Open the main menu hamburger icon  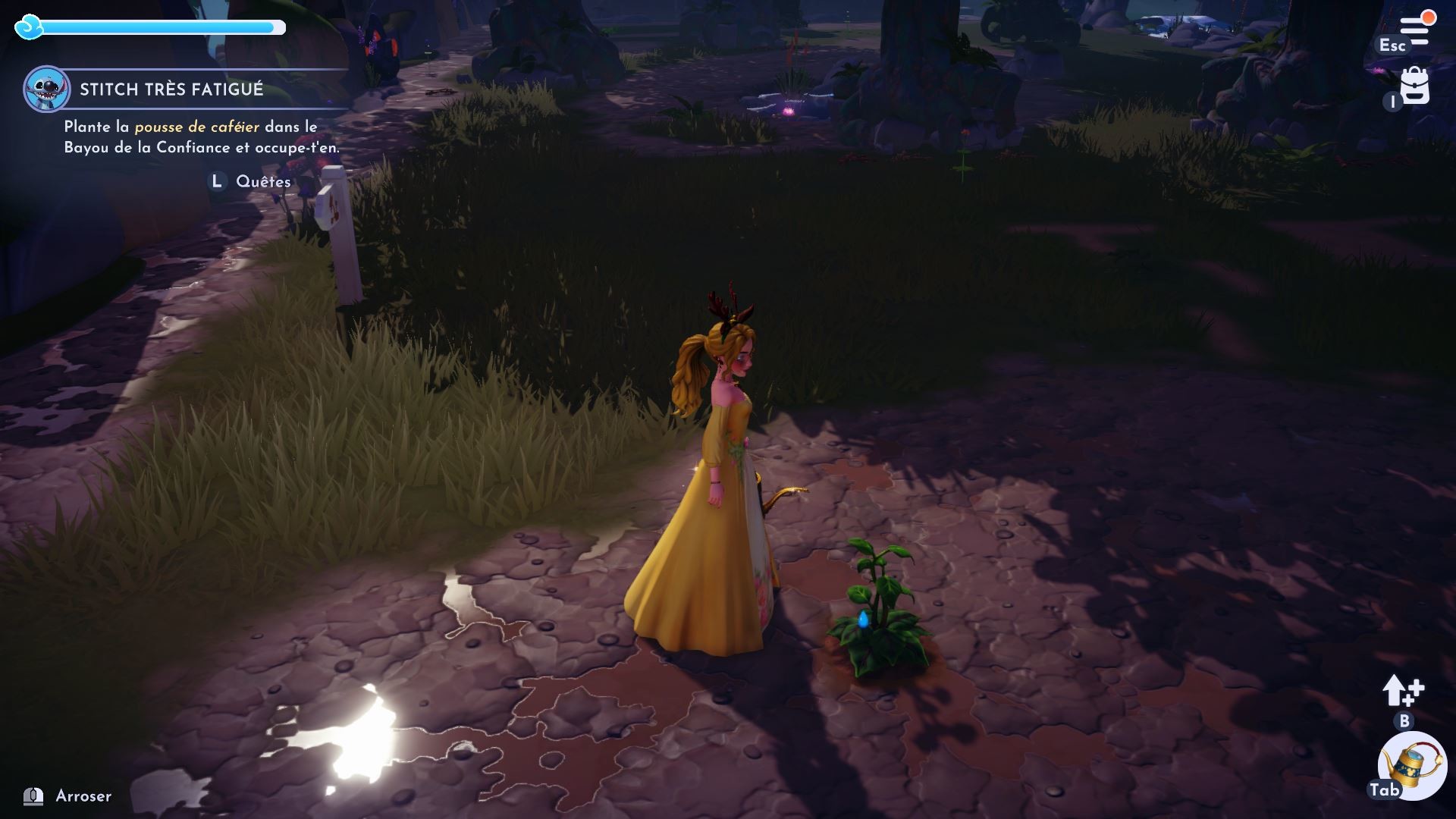click(x=1415, y=30)
